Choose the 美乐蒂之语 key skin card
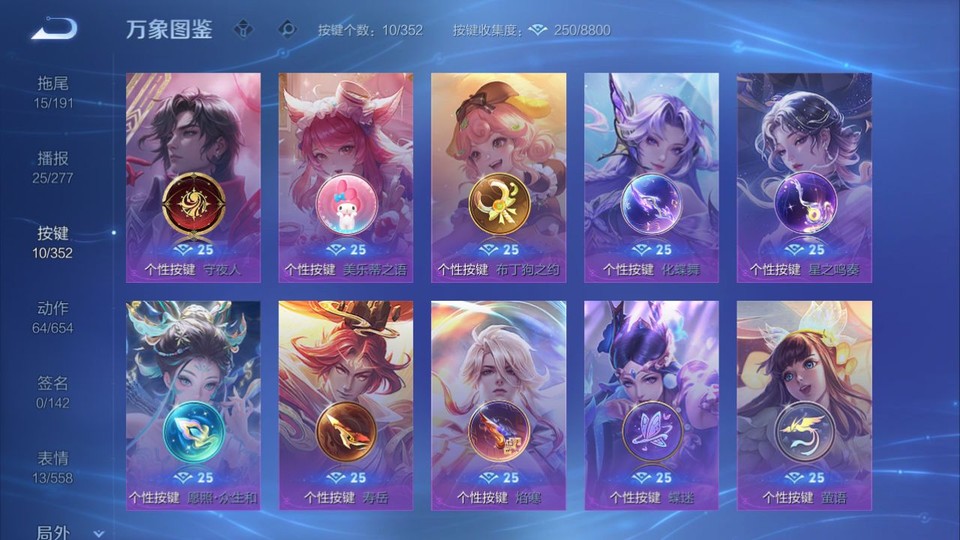This screenshot has height=540, width=960. click(x=346, y=177)
